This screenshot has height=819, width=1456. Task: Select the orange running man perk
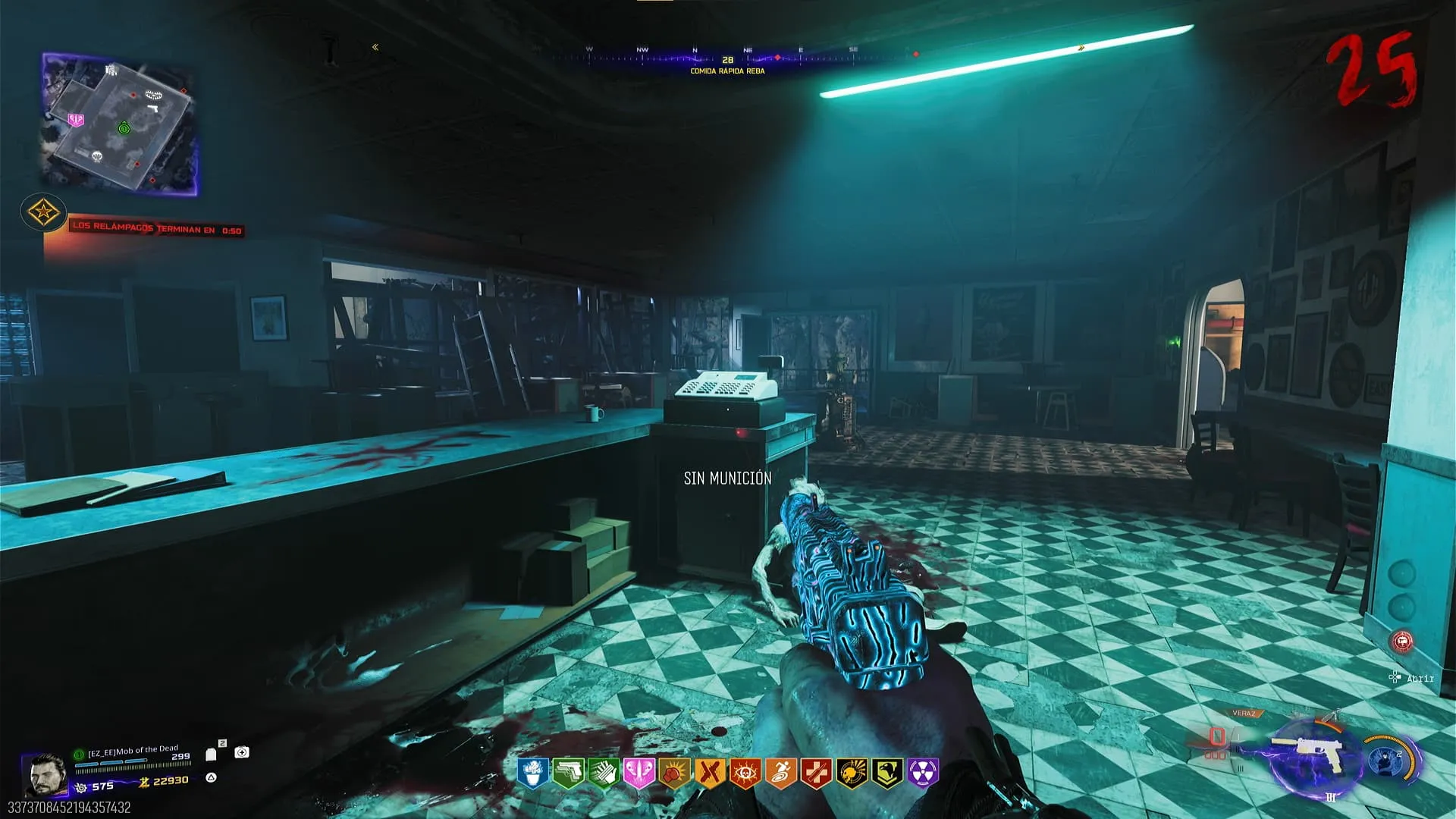click(780, 773)
